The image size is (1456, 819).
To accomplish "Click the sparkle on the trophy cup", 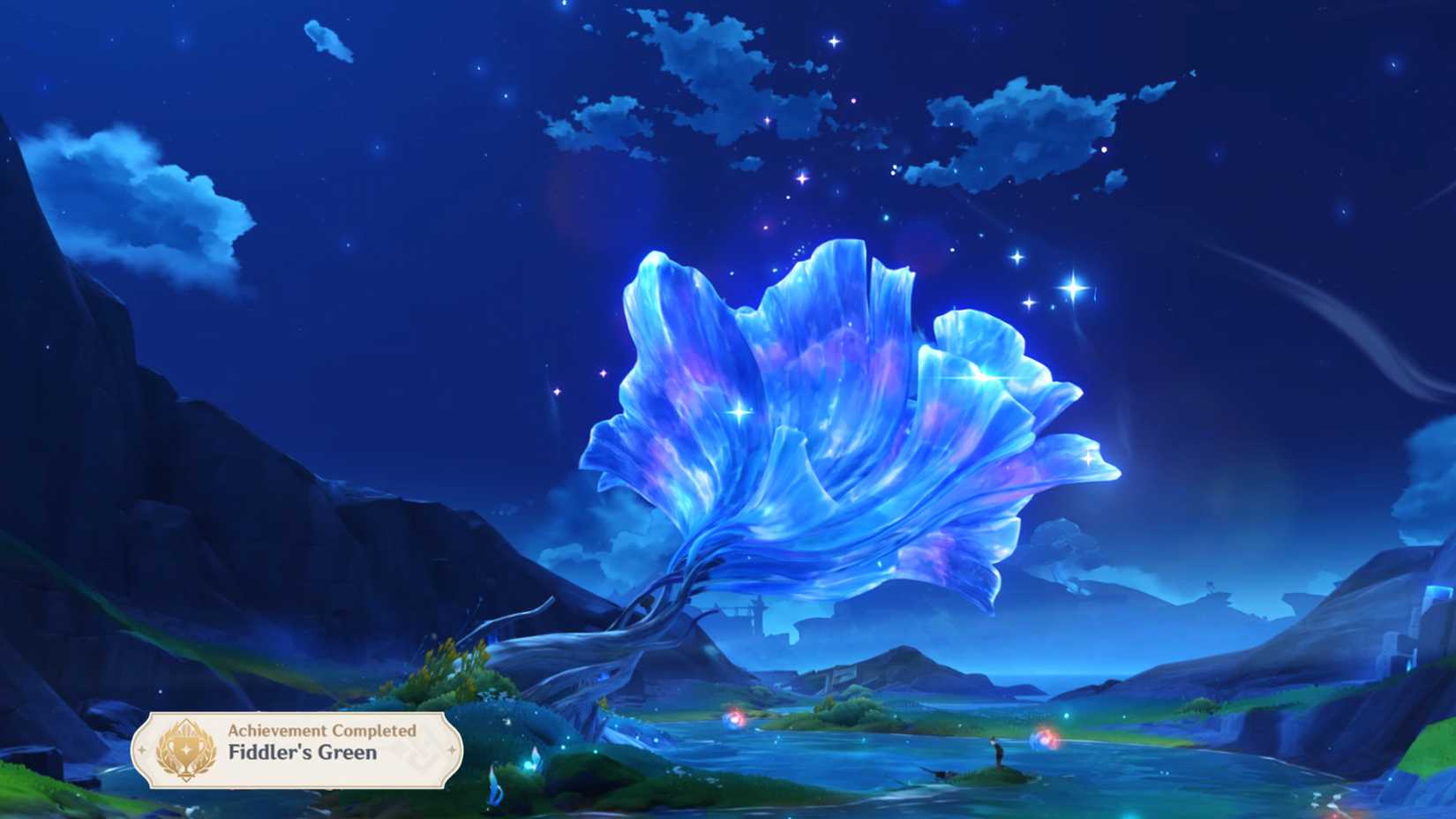I will pos(185,748).
